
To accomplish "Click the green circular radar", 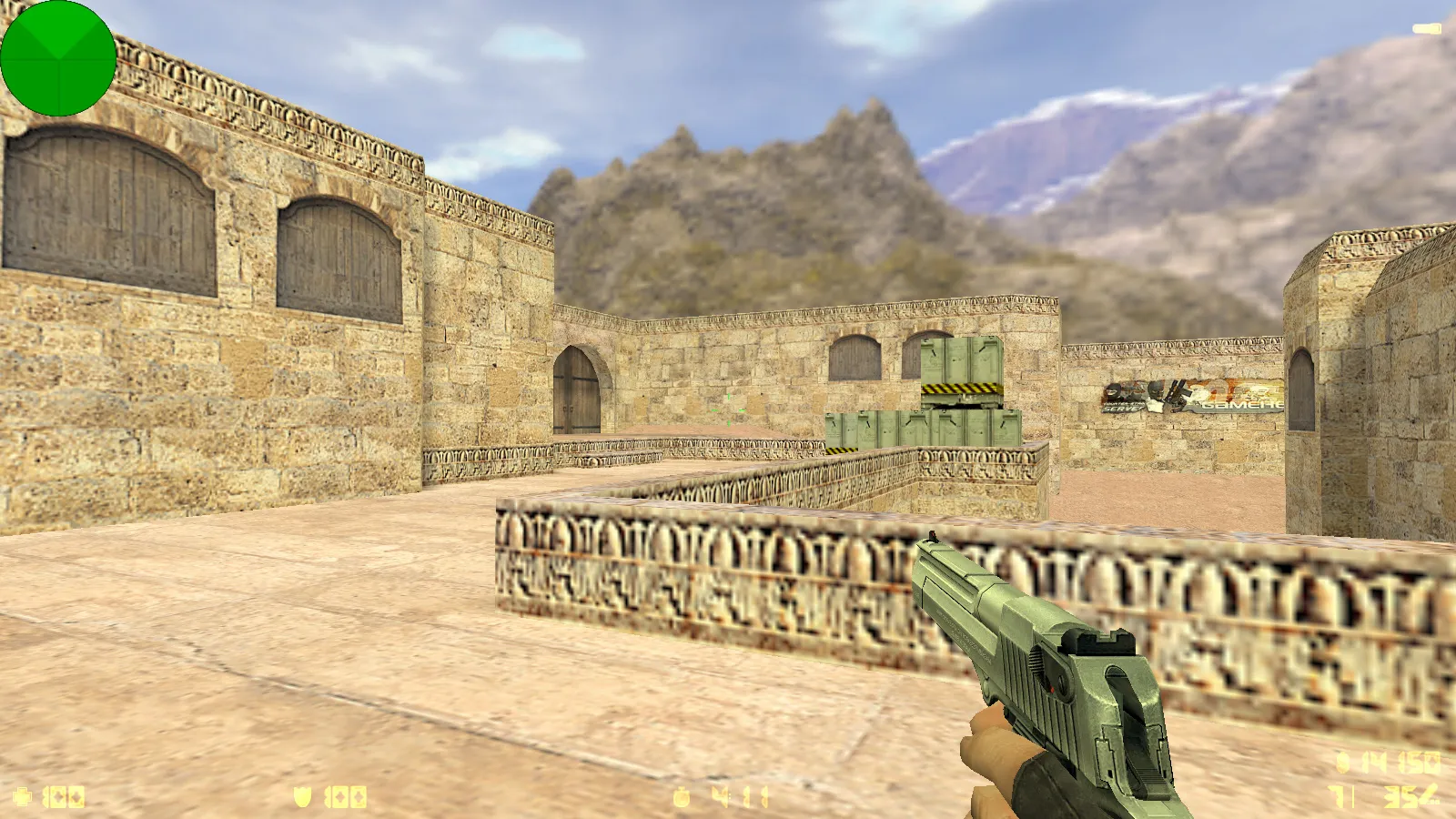I will click(58, 58).
